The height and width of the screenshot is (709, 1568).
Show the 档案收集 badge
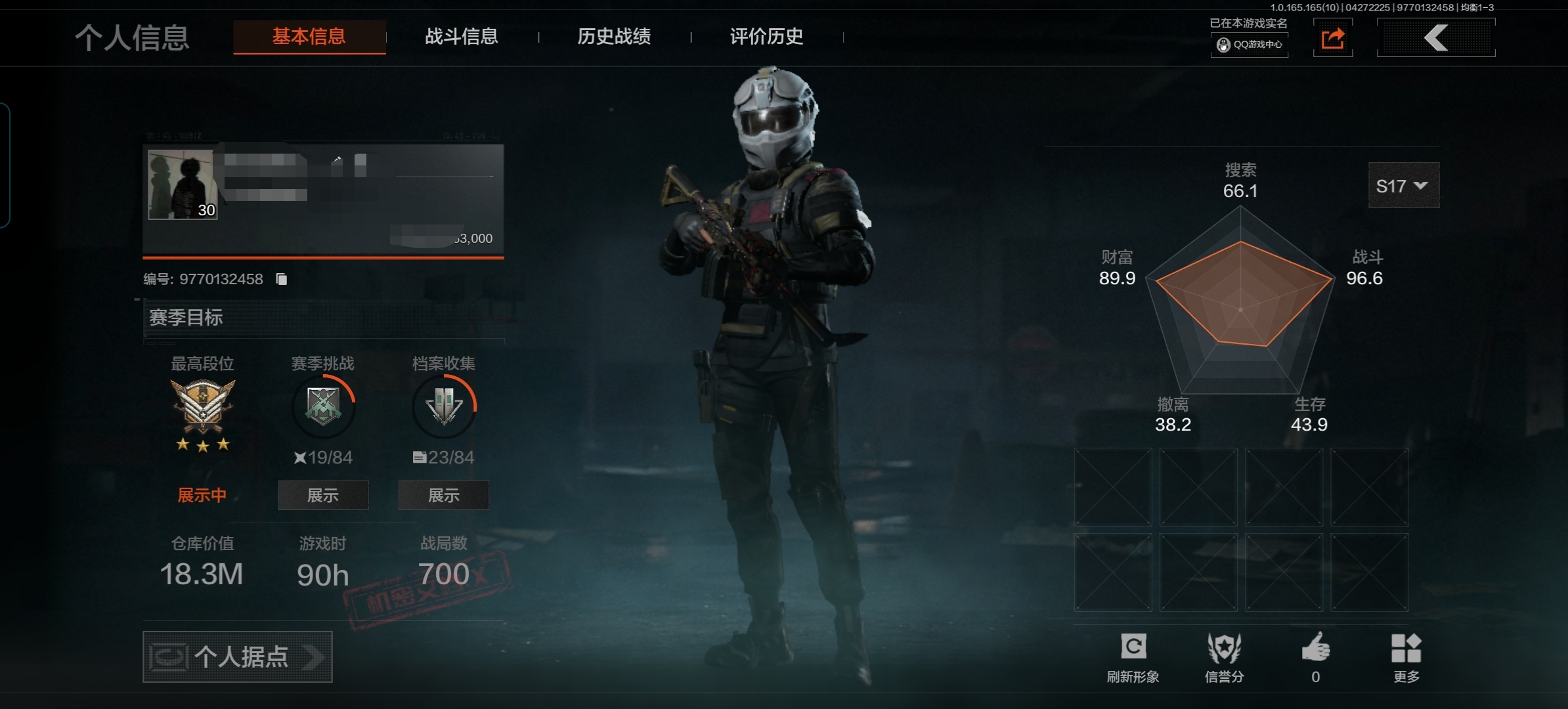pyautogui.click(x=443, y=496)
